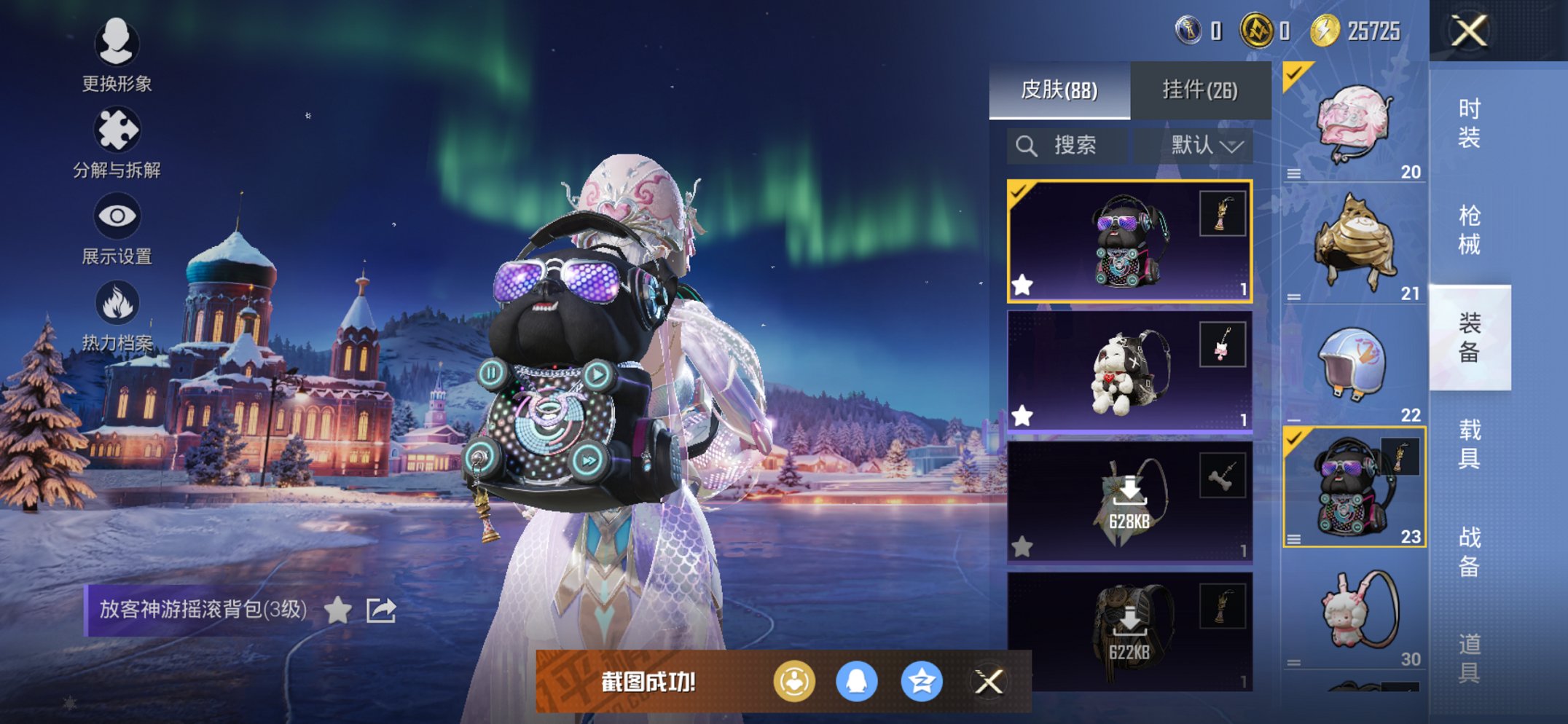Switch to 时装 fashion category
The image size is (1568, 724).
(1469, 122)
